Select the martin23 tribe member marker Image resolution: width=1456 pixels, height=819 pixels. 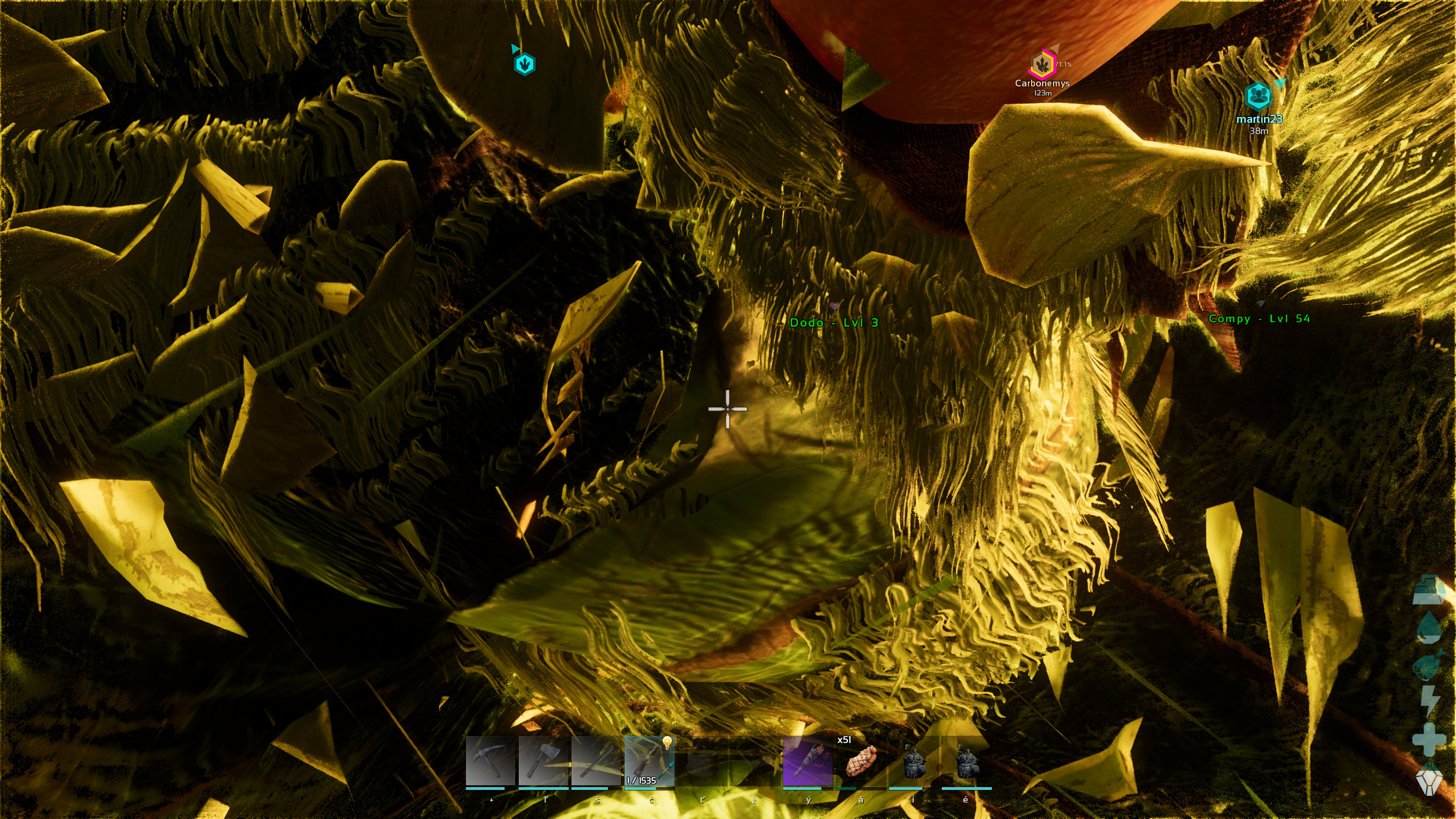click(x=1258, y=96)
